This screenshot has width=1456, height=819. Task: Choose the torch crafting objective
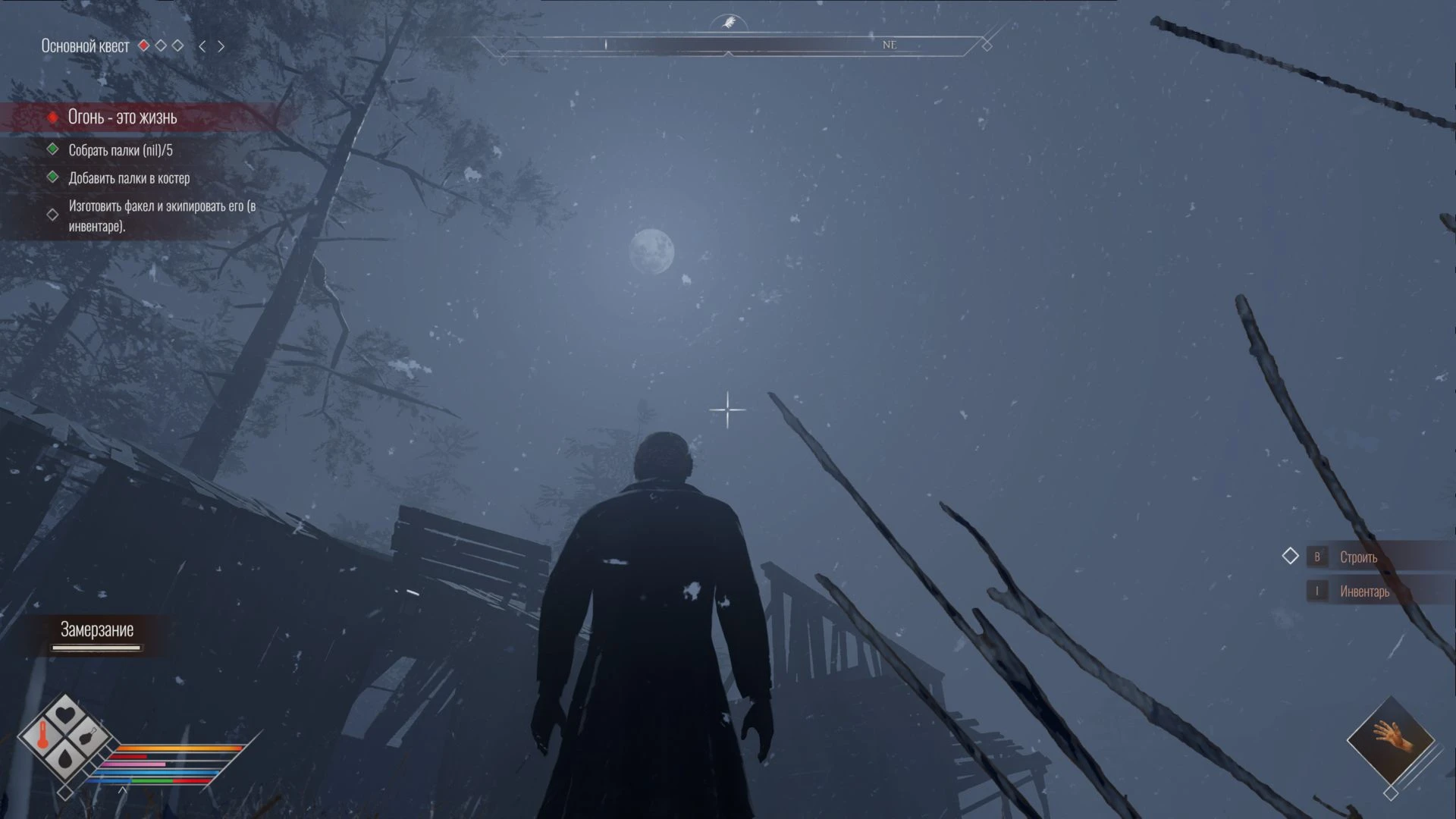162,215
